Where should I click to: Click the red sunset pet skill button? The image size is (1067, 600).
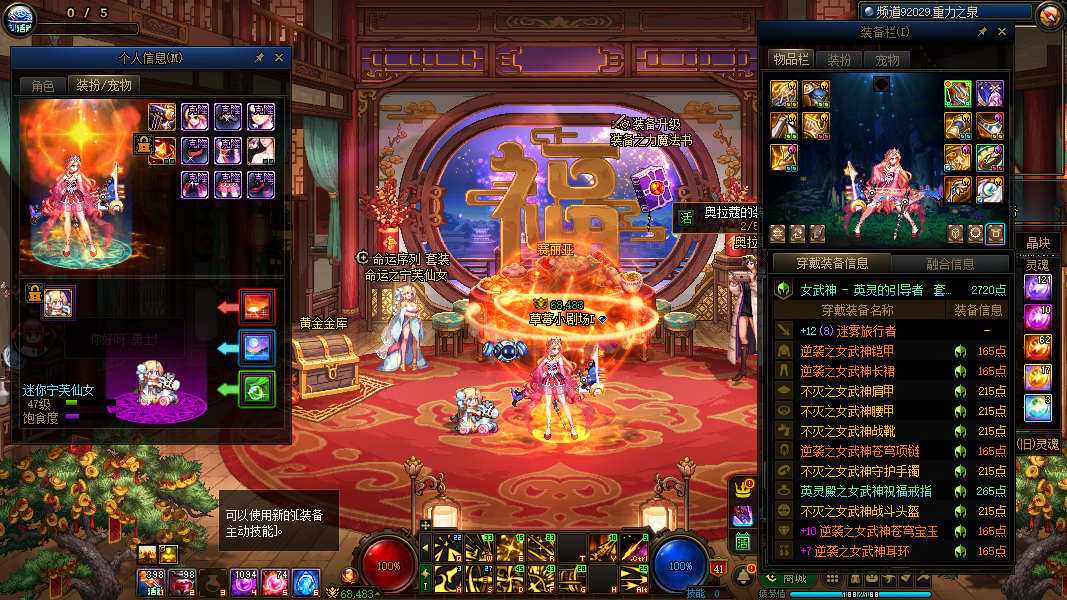(x=258, y=306)
